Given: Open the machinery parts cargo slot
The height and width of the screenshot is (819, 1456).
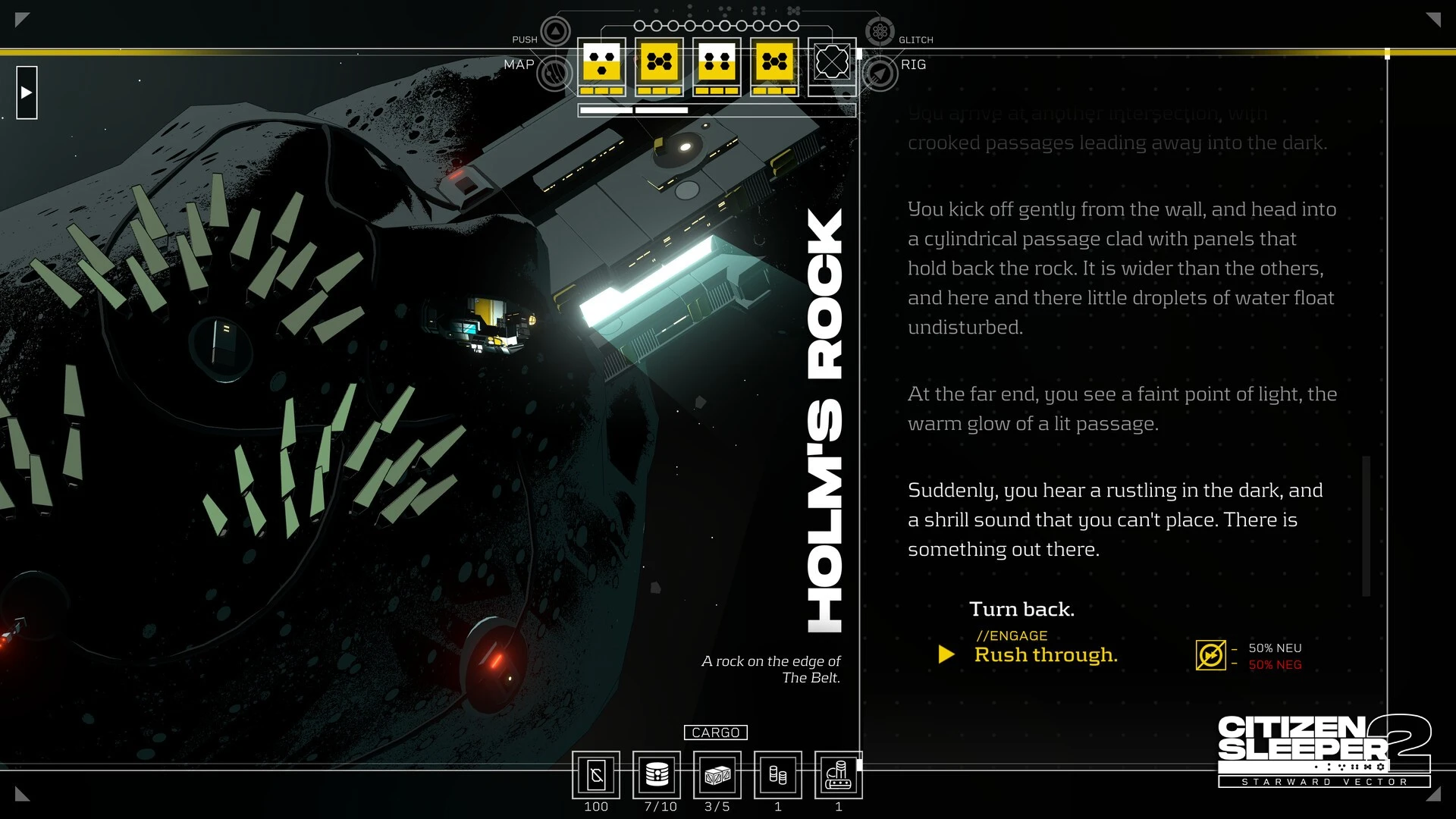Looking at the screenshot, I should pyautogui.click(x=838, y=775).
